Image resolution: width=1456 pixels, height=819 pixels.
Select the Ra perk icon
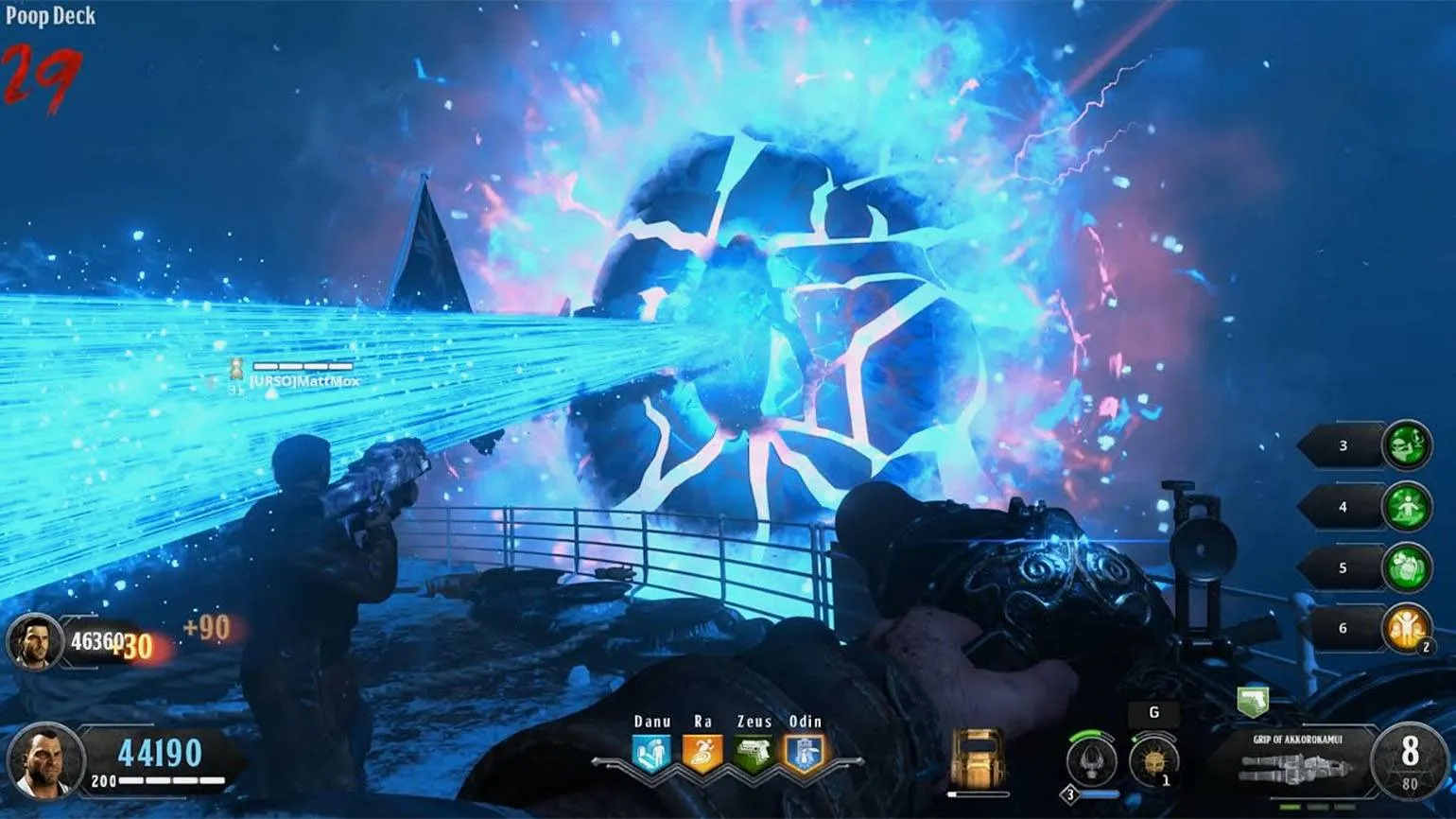[702, 753]
